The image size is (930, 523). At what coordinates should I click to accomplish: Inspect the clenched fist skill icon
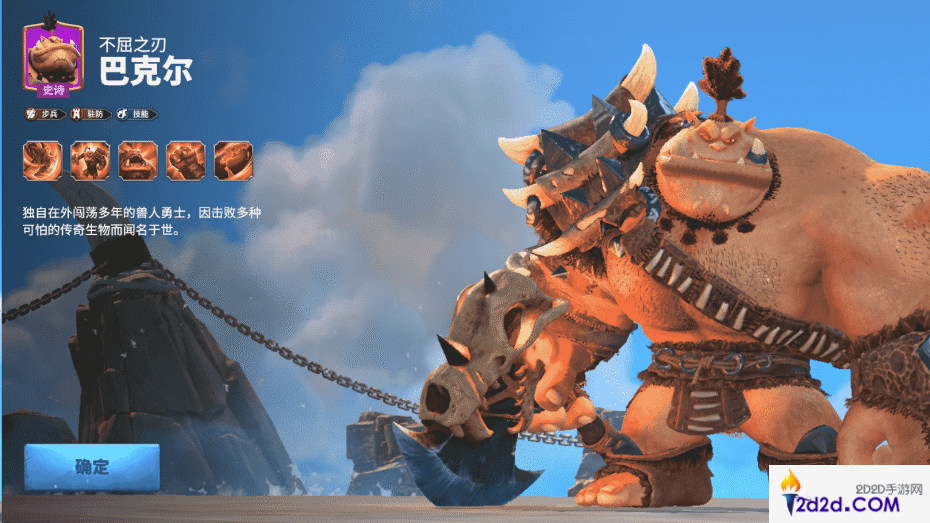[186, 160]
